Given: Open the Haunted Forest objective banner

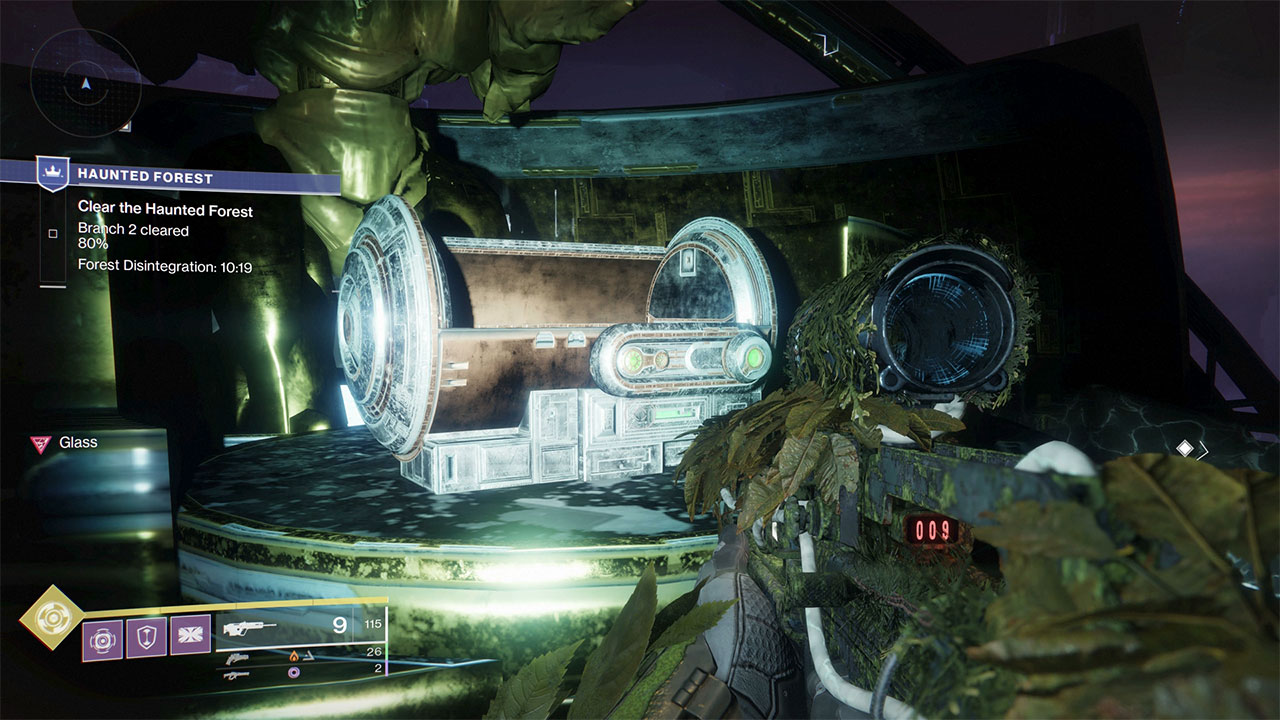Looking at the screenshot, I should [190, 178].
